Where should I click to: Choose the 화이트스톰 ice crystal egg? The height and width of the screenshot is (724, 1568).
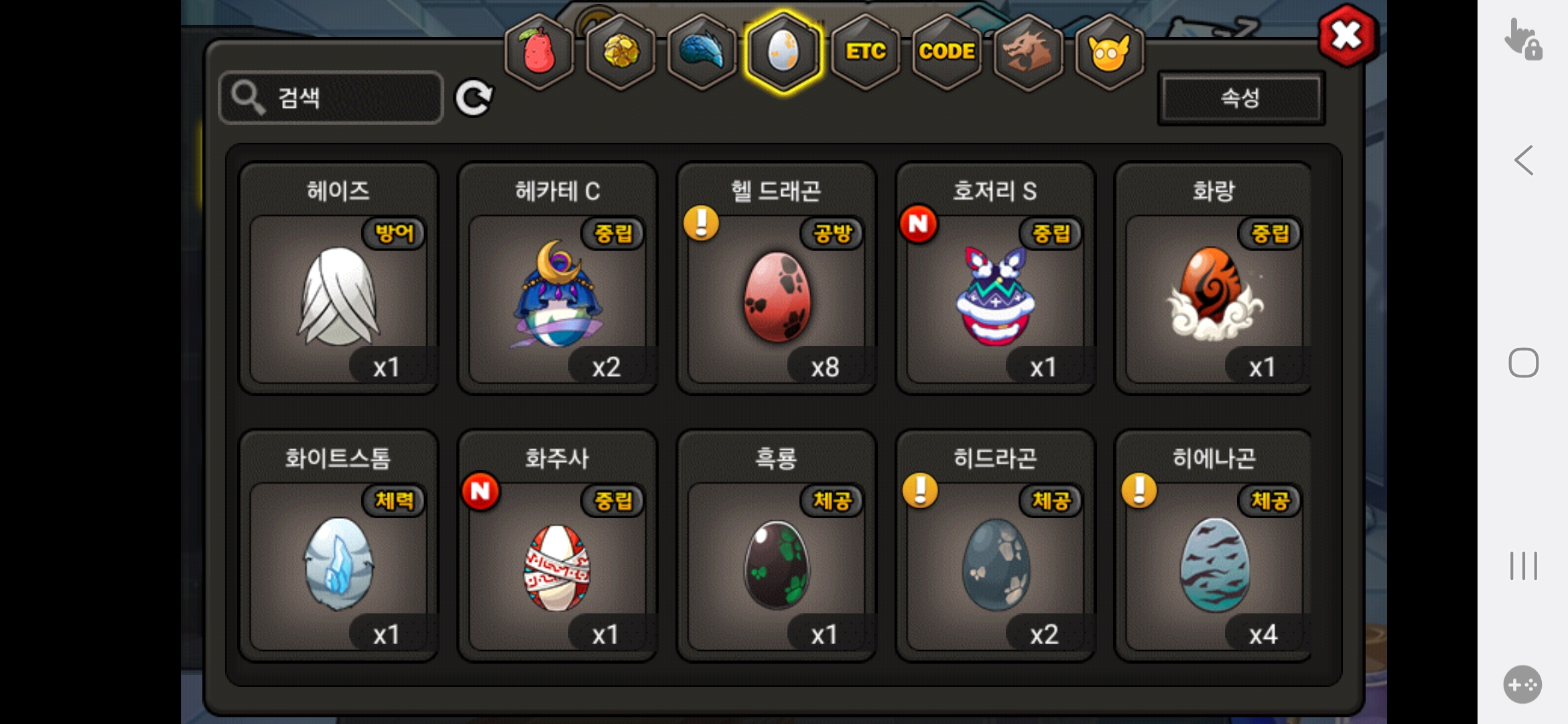tap(338, 564)
